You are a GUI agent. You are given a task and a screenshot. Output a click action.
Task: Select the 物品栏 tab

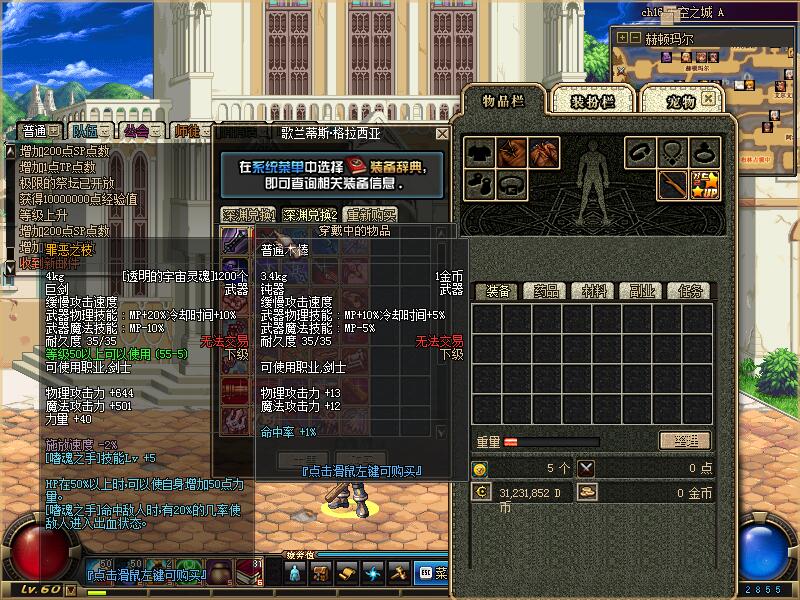pos(504,101)
